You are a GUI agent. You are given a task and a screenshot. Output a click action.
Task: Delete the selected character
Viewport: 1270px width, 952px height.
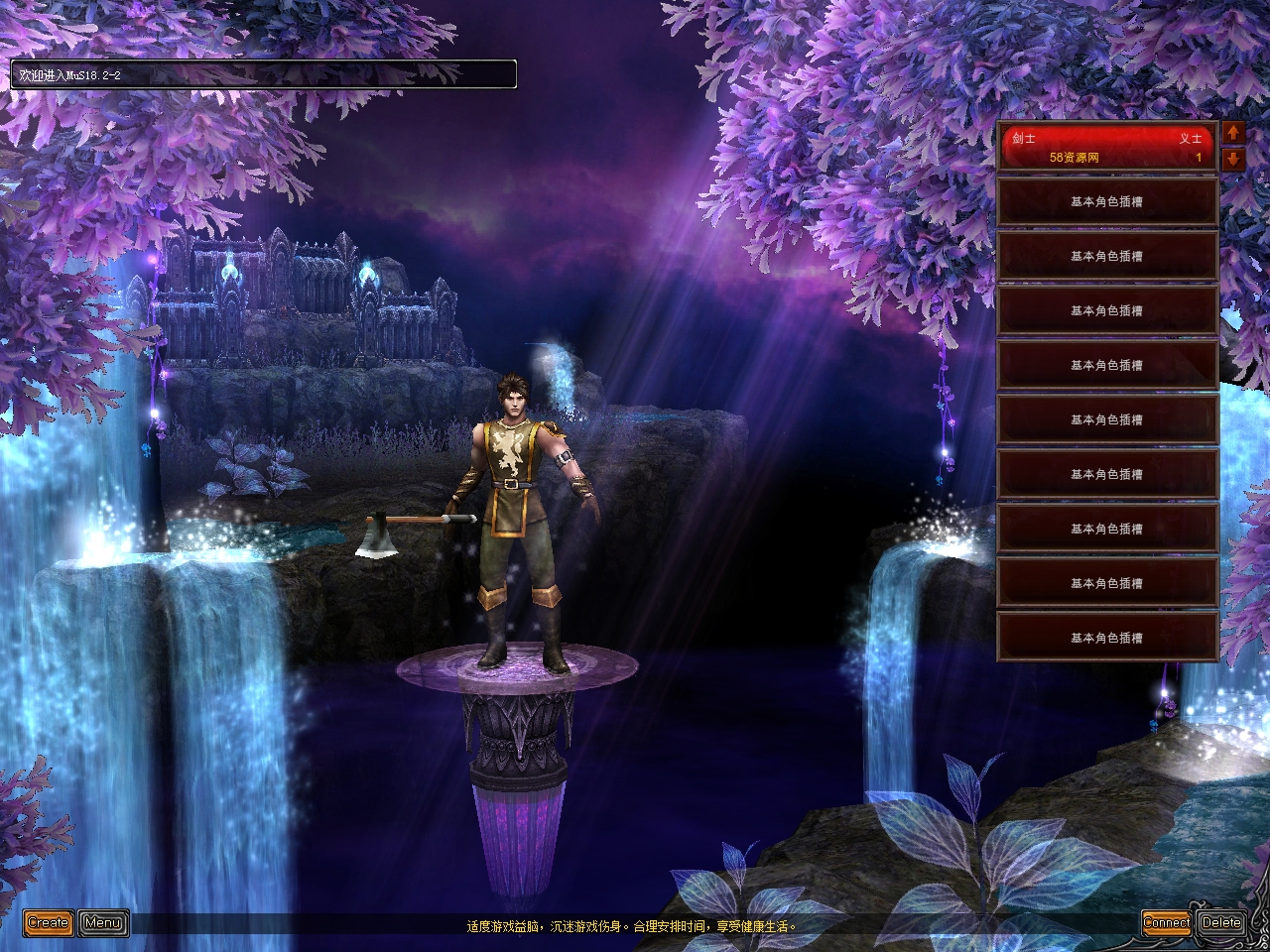pos(1220,923)
